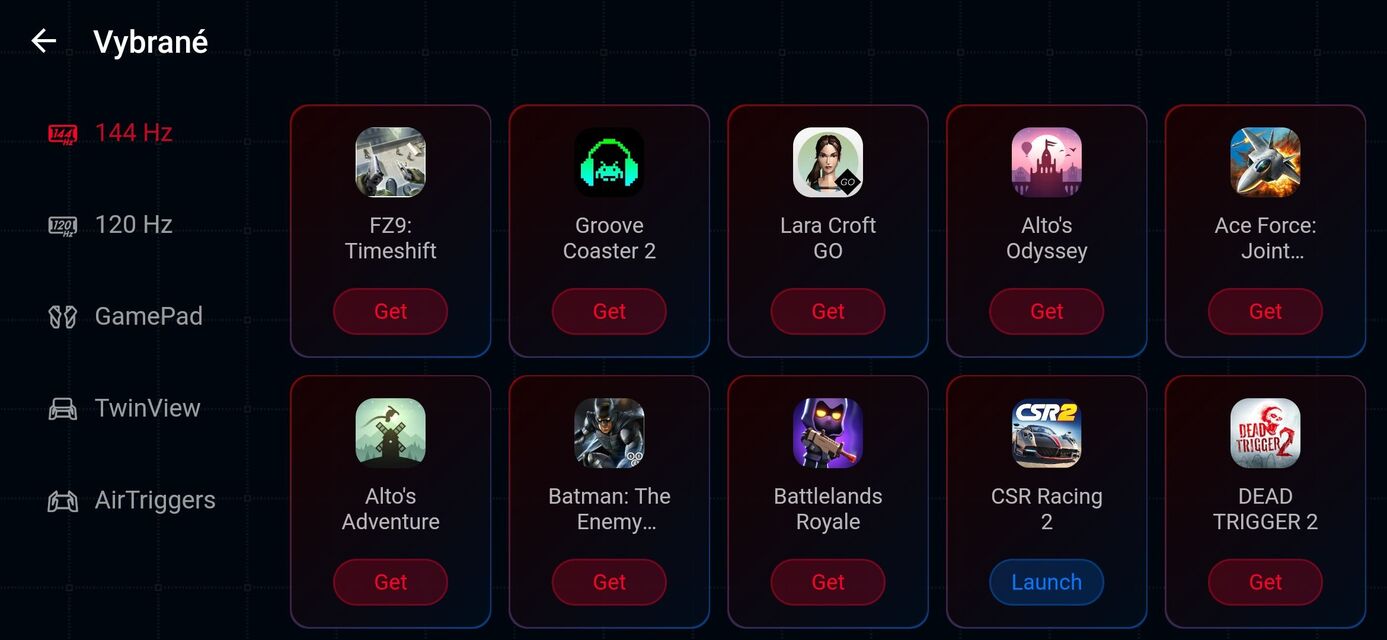Choose the AirTriggers category

[x=132, y=501]
